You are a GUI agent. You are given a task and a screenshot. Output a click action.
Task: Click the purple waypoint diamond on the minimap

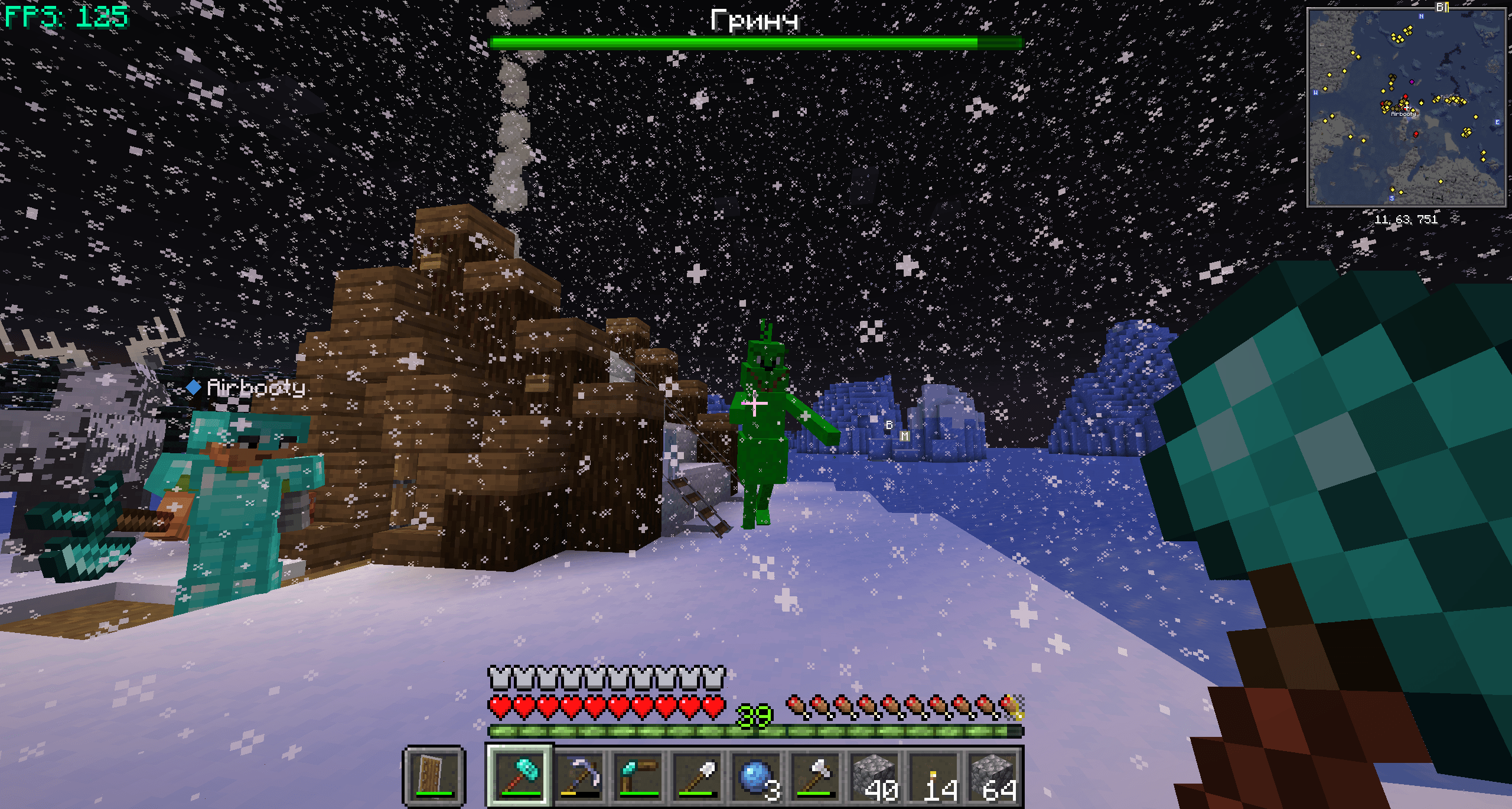point(1412,82)
